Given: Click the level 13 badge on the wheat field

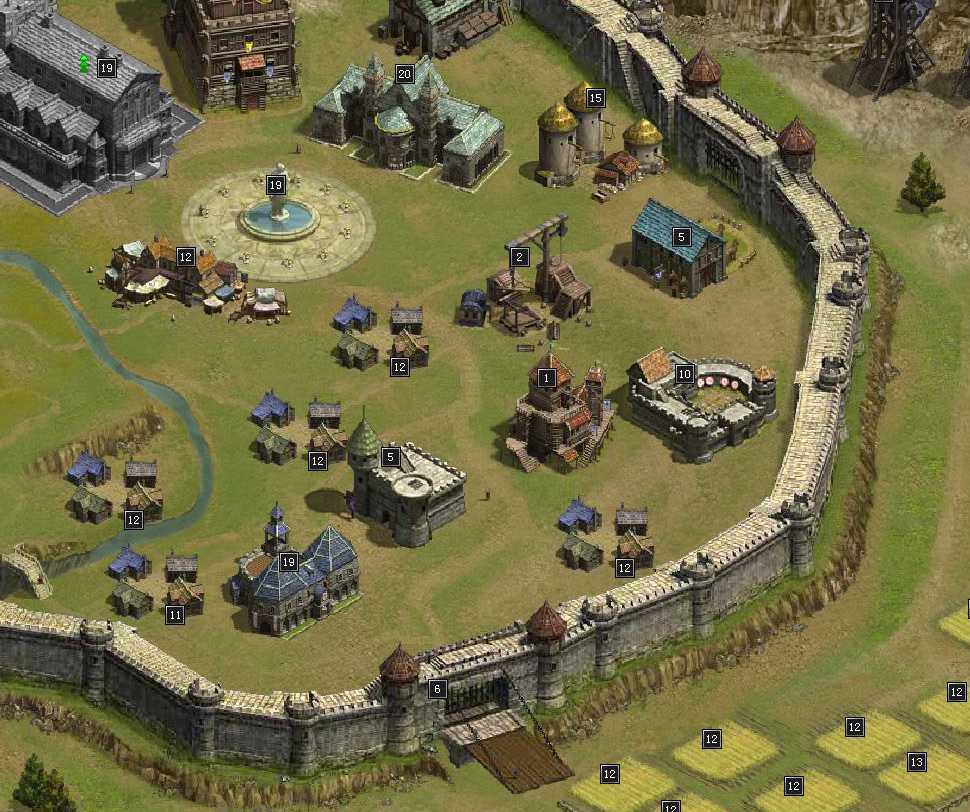Looking at the screenshot, I should [x=916, y=762].
